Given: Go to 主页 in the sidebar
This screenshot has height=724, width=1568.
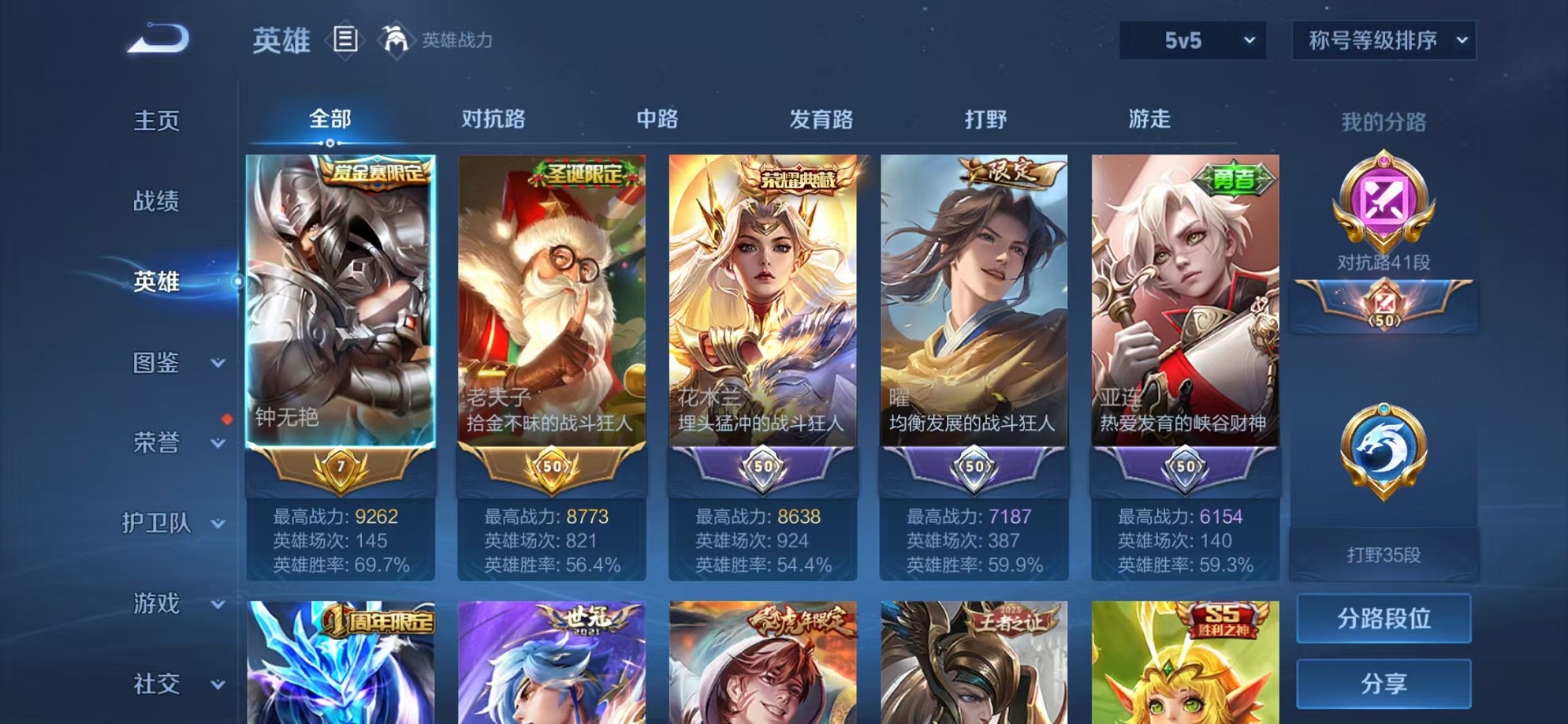Looking at the screenshot, I should pos(156,120).
